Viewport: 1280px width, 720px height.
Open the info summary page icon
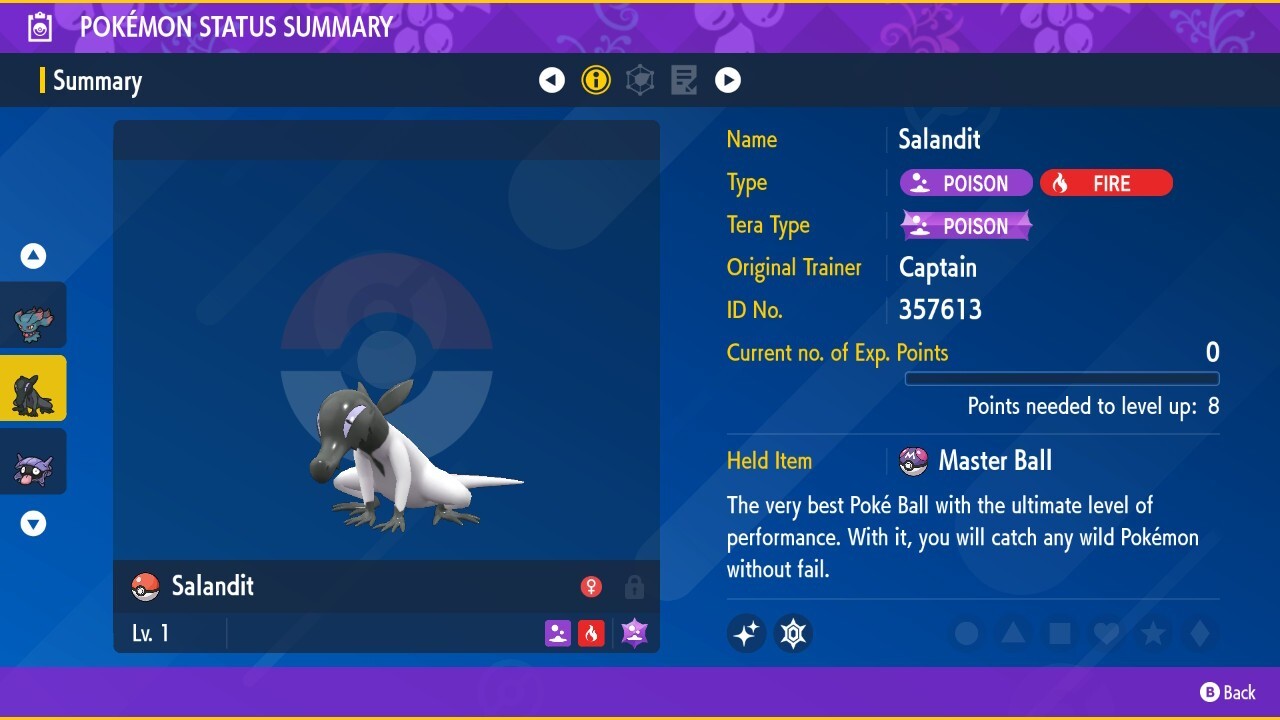596,80
